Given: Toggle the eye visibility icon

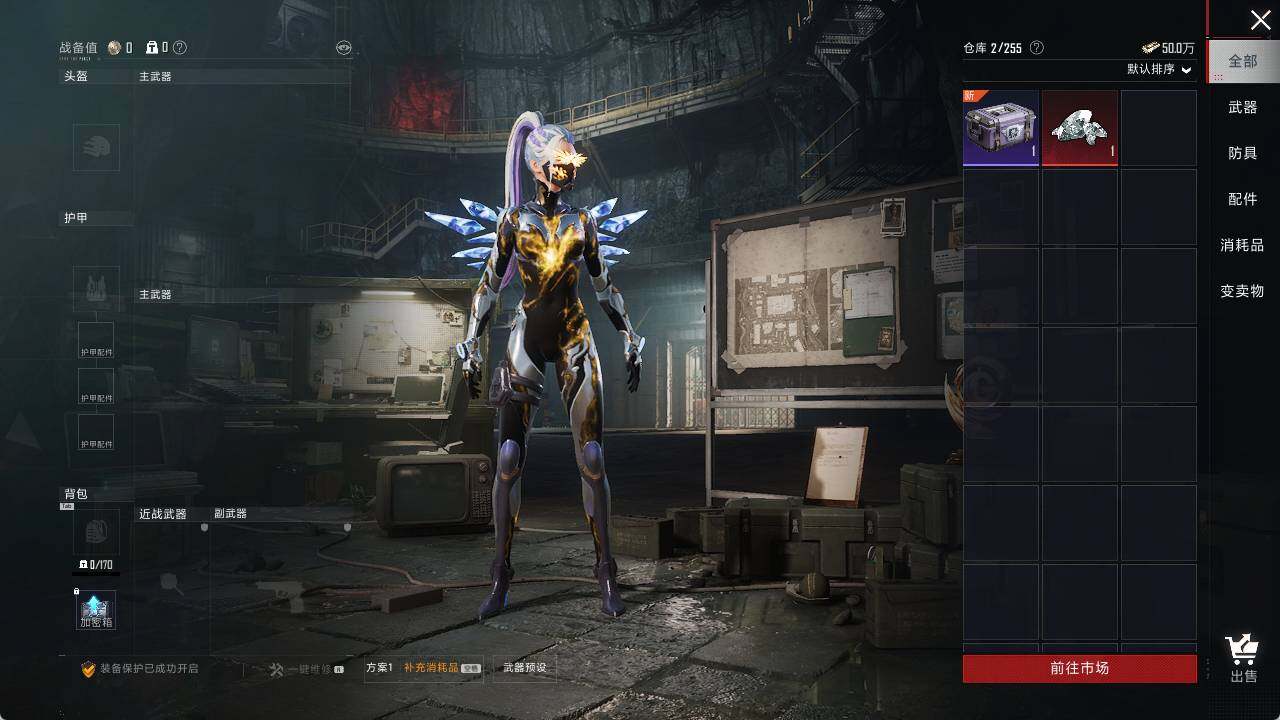Looking at the screenshot, I should pos(343,48).
